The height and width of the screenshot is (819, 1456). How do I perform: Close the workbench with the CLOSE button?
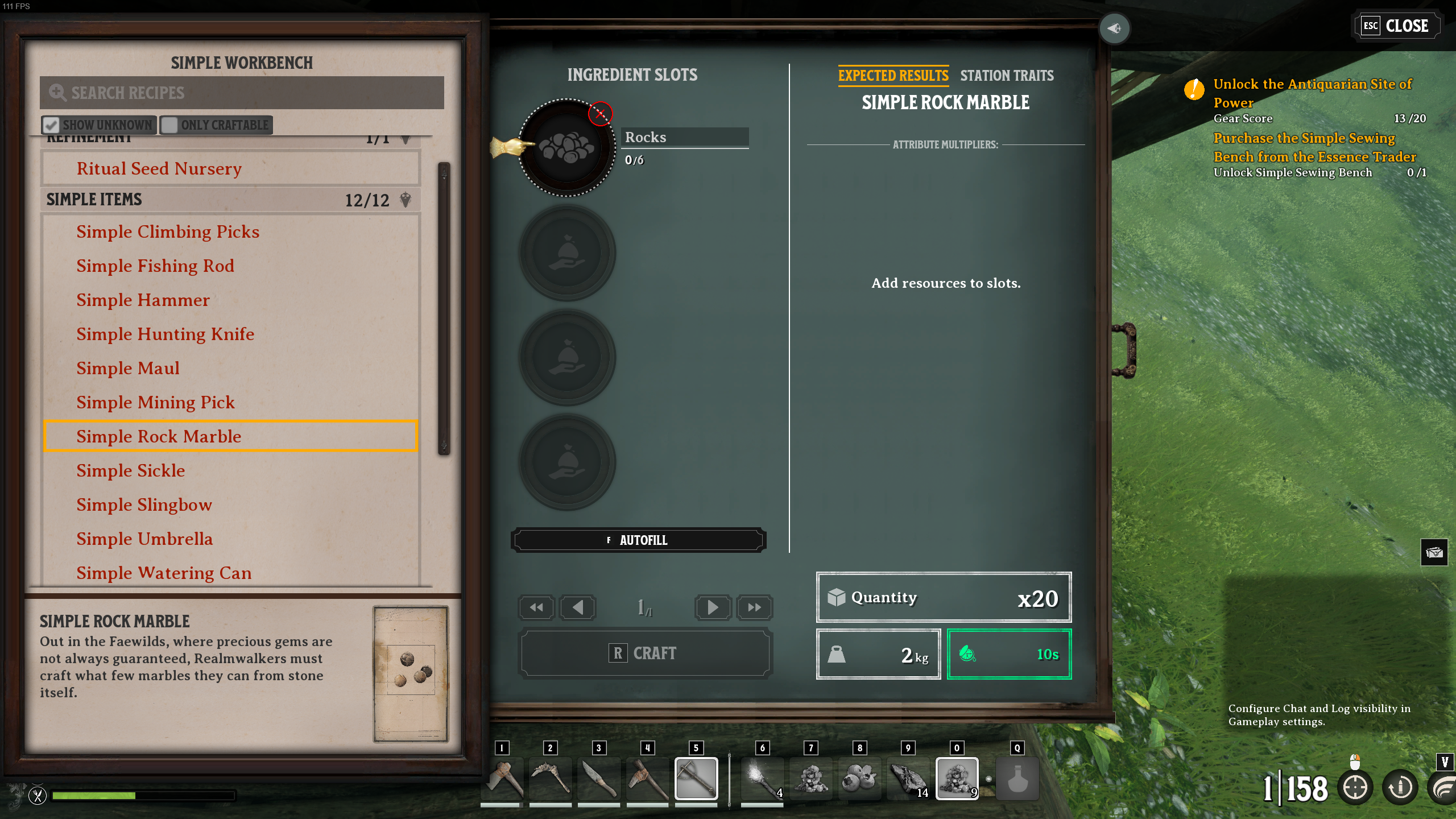click(1397, 26)
